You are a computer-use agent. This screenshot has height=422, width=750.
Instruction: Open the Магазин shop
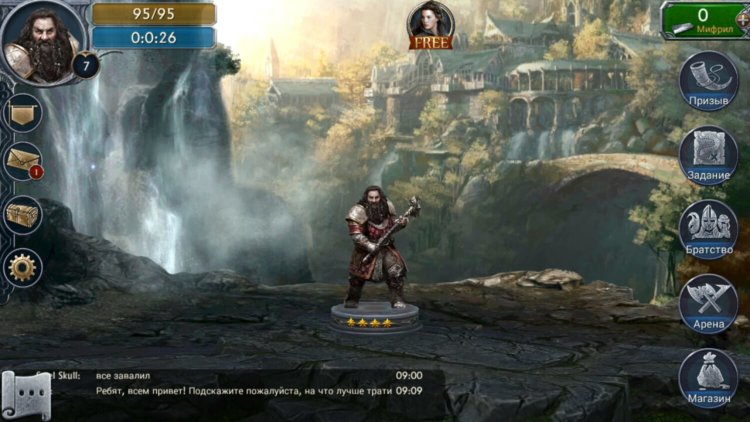pyautogui.click(x=708, y=378)
